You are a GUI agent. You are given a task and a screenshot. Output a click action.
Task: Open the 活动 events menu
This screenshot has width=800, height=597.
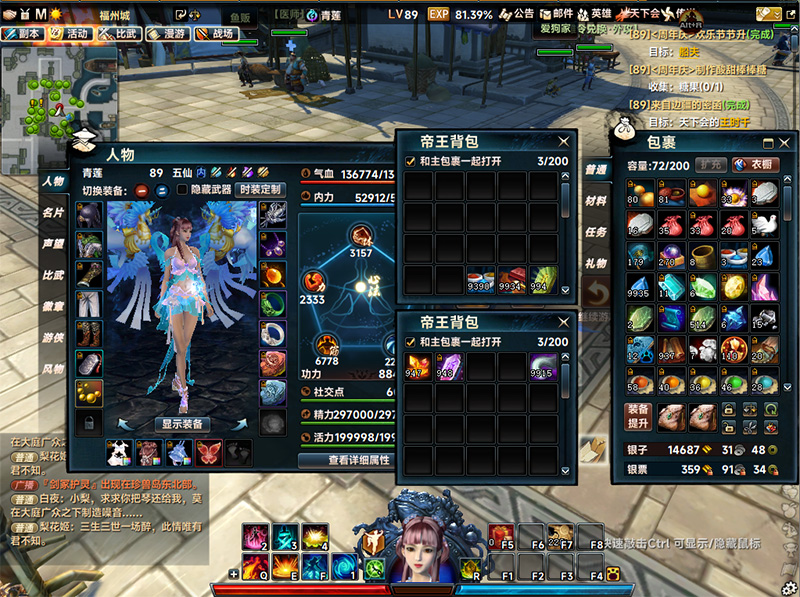(69, 33)
